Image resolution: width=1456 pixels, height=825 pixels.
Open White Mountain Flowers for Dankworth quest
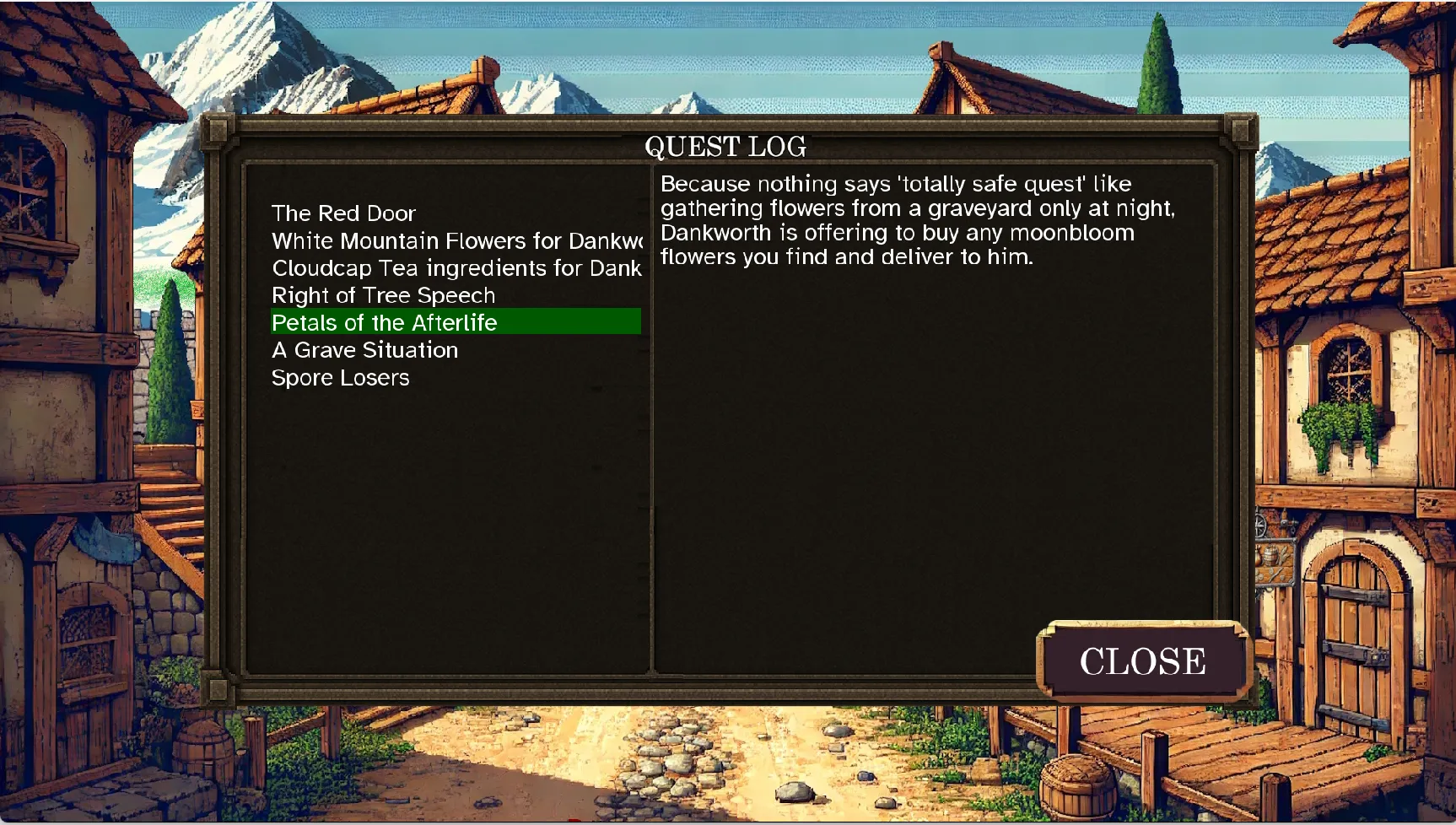tap(456, 241)
